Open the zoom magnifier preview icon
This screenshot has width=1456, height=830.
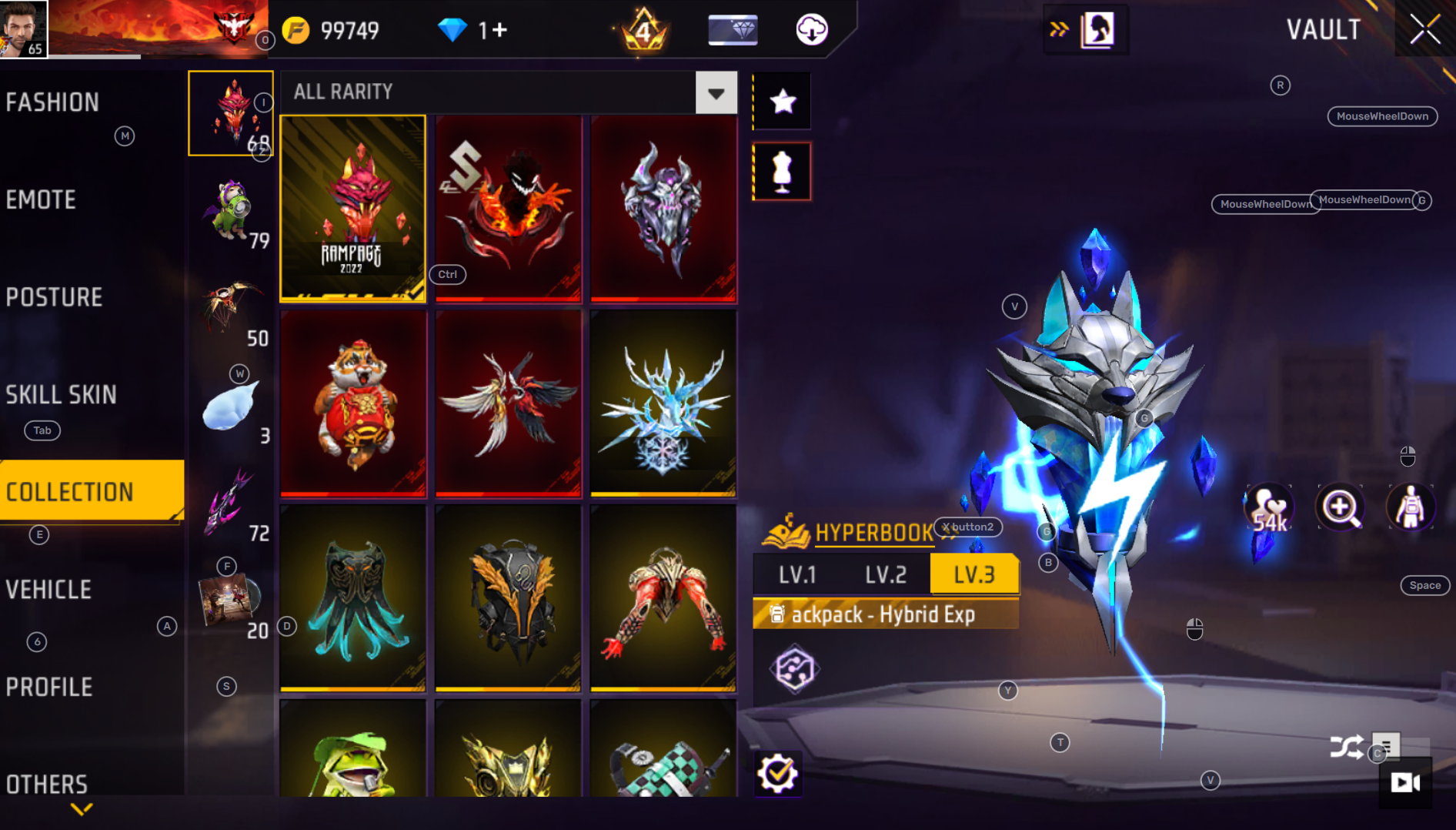(1339, 507)
